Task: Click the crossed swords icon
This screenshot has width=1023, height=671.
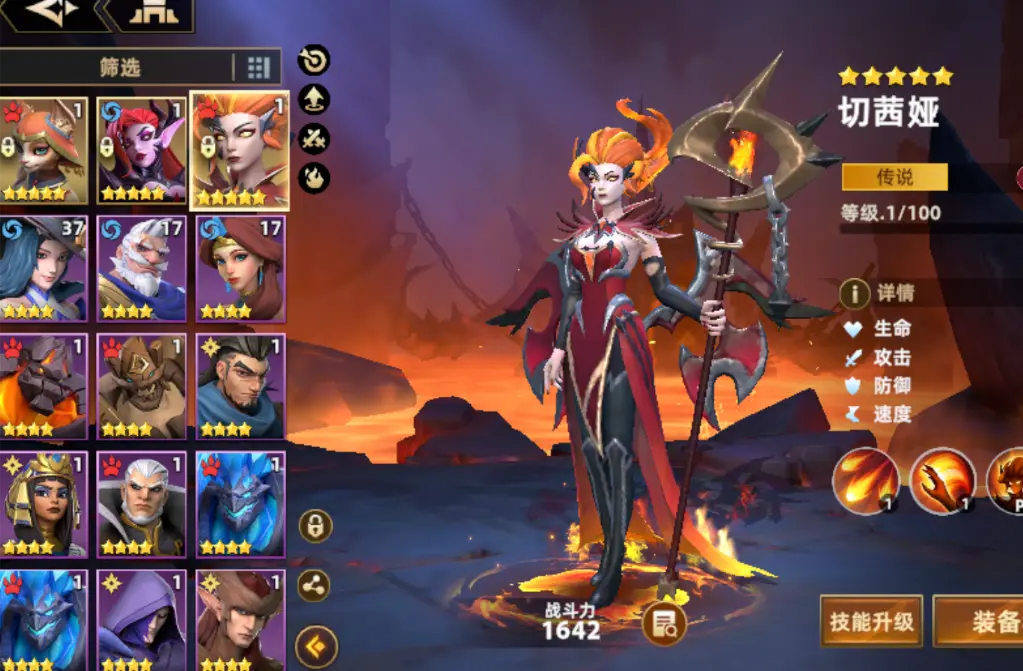Action: click(x=314, y=139)
